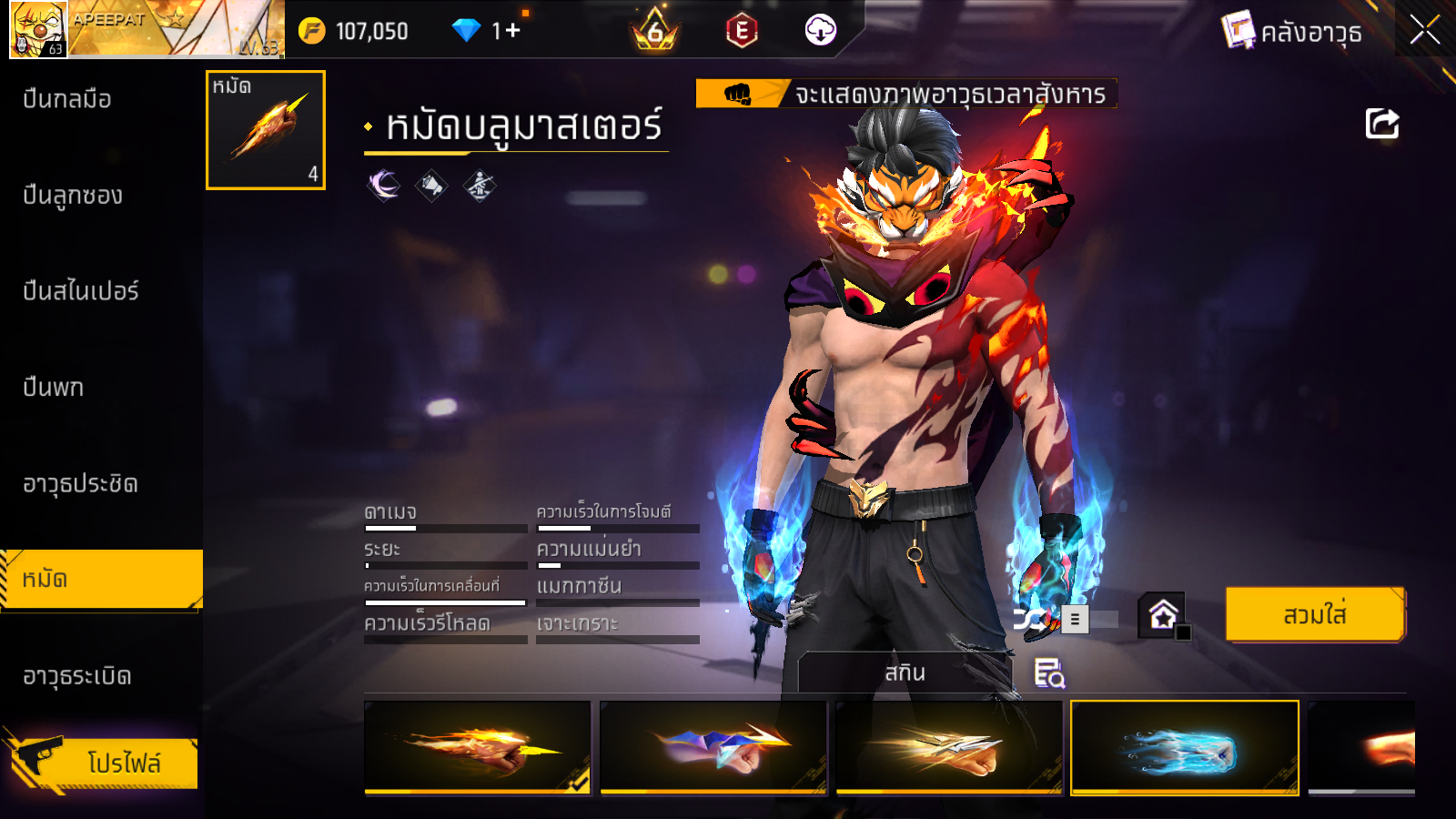Screen dimensions: 1456x819
Task: Toggle the random skin shuffle switch
Action: [x=1065, y=620]
